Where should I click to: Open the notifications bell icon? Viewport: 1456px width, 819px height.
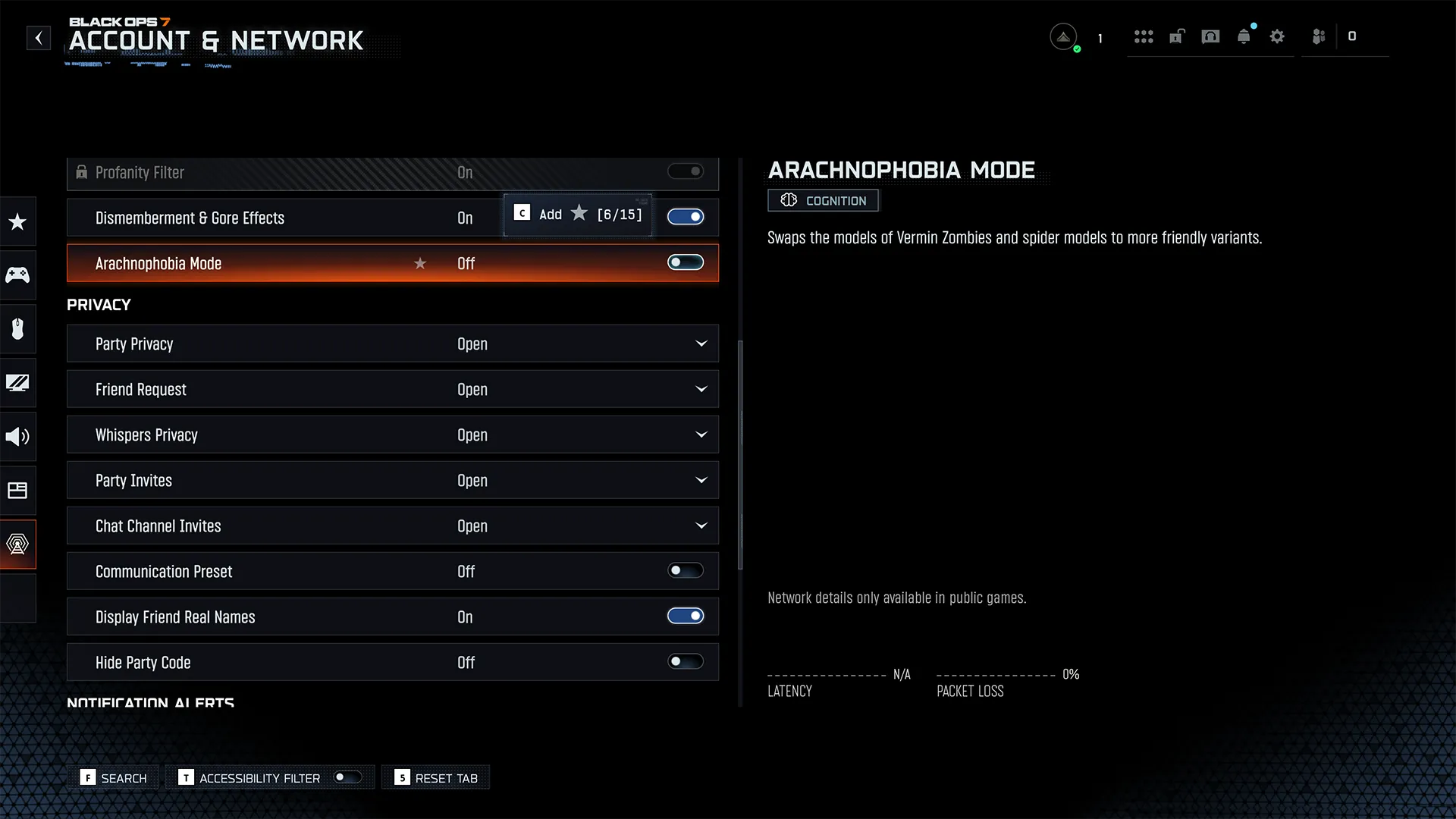click(x=1244, y=36)
